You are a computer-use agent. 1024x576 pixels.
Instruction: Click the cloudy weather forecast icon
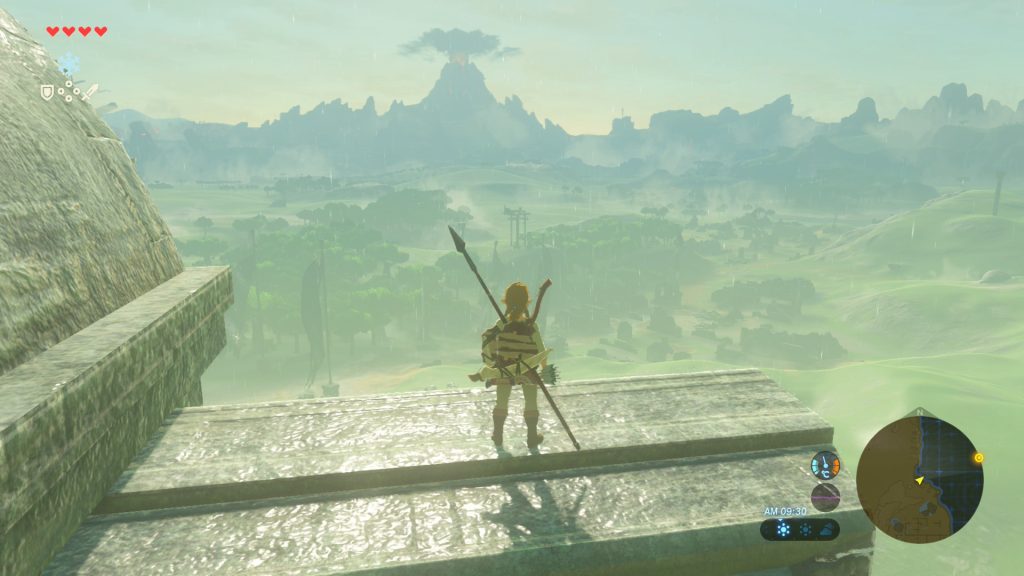coord(825,530)
